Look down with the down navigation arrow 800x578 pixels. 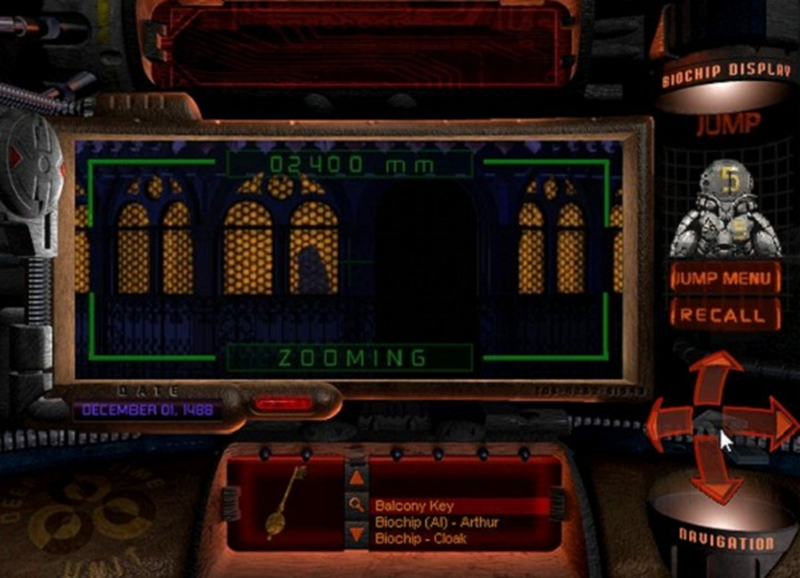pos(717,472)
